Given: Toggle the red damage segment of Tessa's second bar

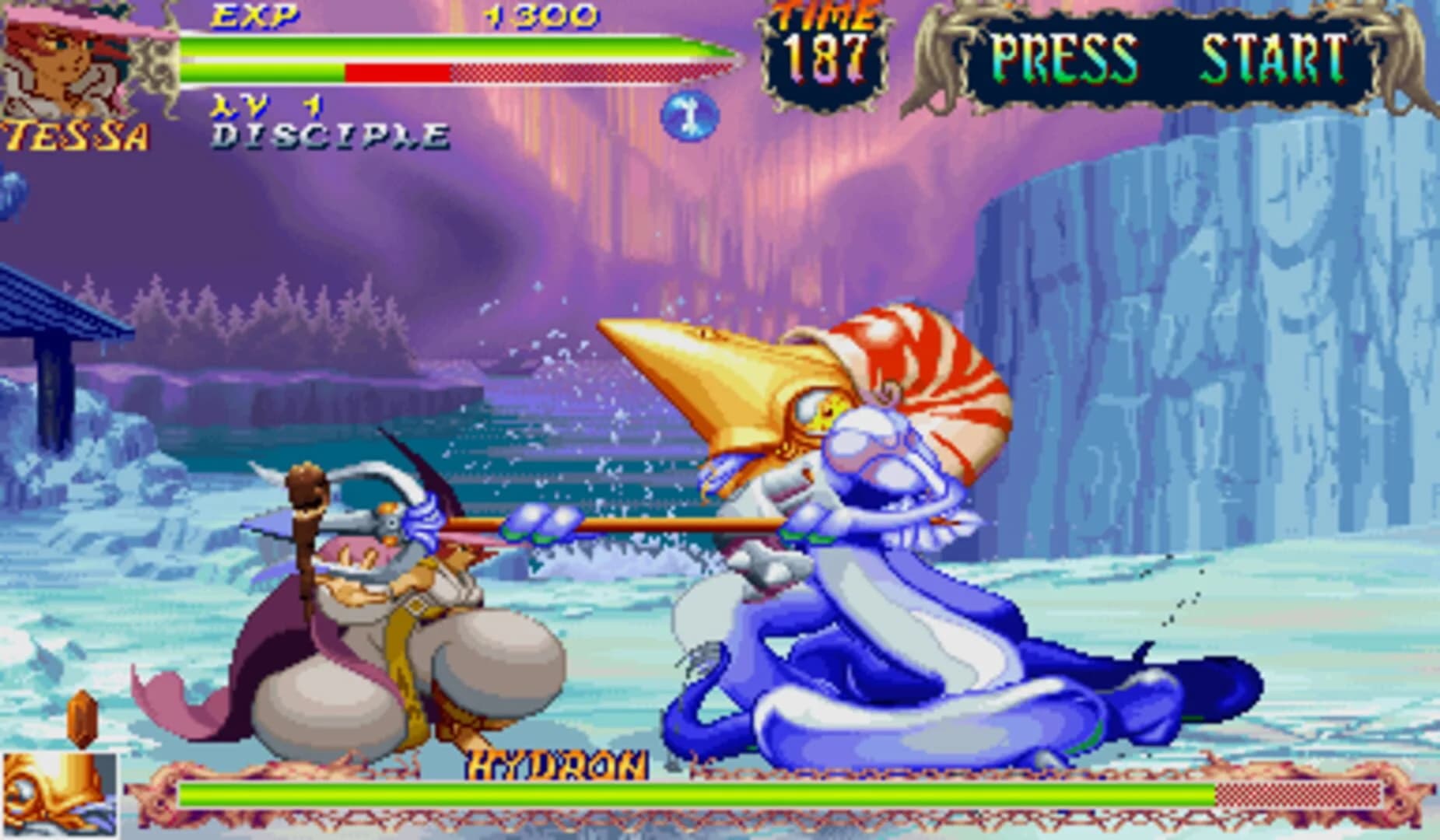Looking at the screenshot, I should point(397,72).
